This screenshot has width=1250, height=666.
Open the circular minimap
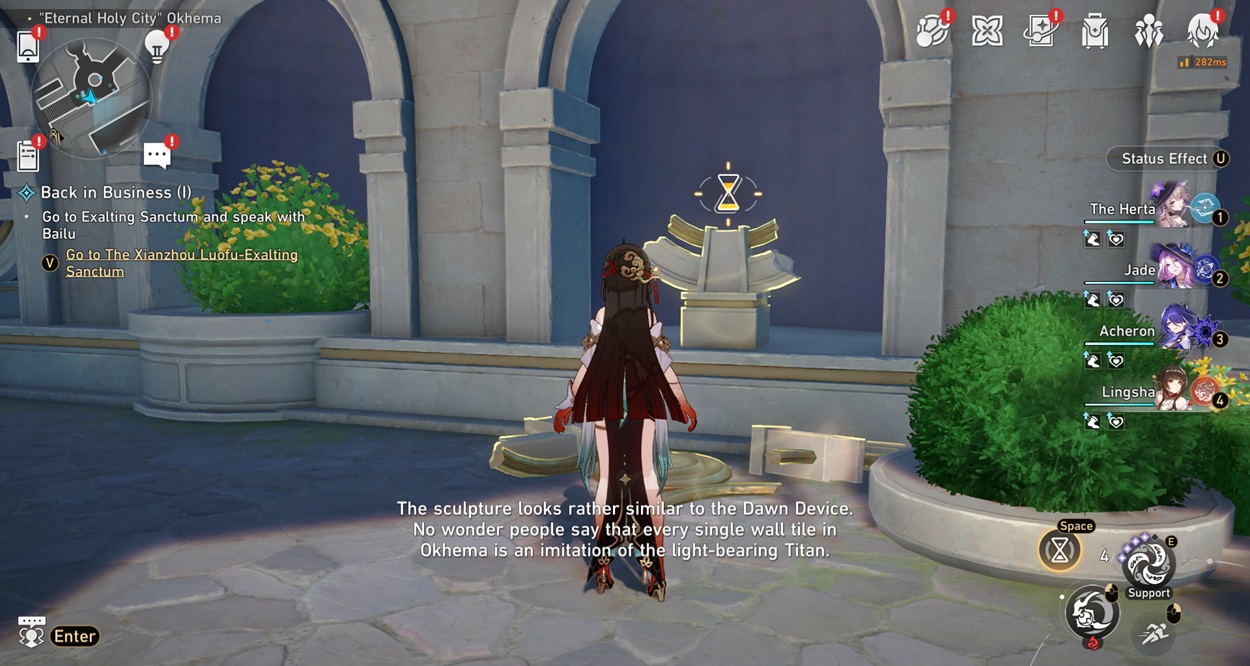pyautogui.click(x=92, y=98)
